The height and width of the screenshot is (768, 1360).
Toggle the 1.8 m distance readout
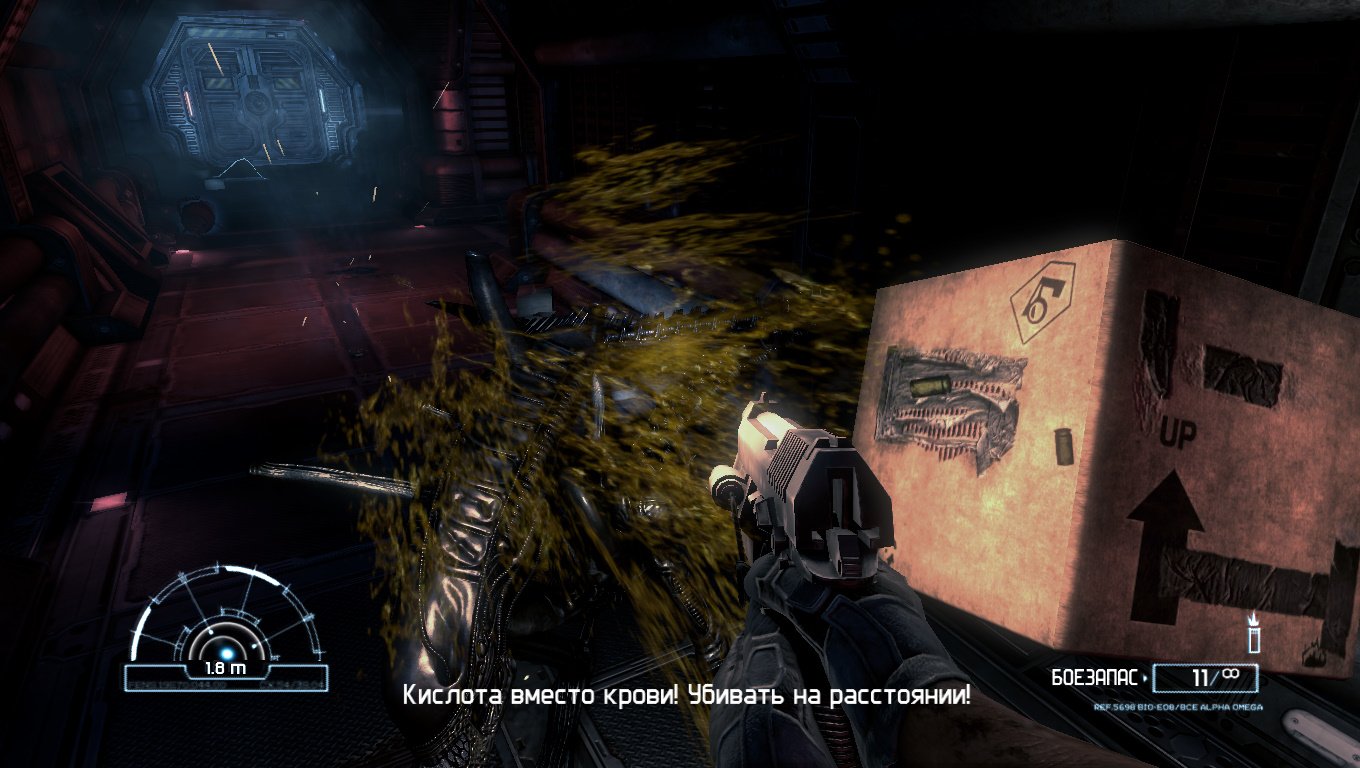[x=225, y=668]
